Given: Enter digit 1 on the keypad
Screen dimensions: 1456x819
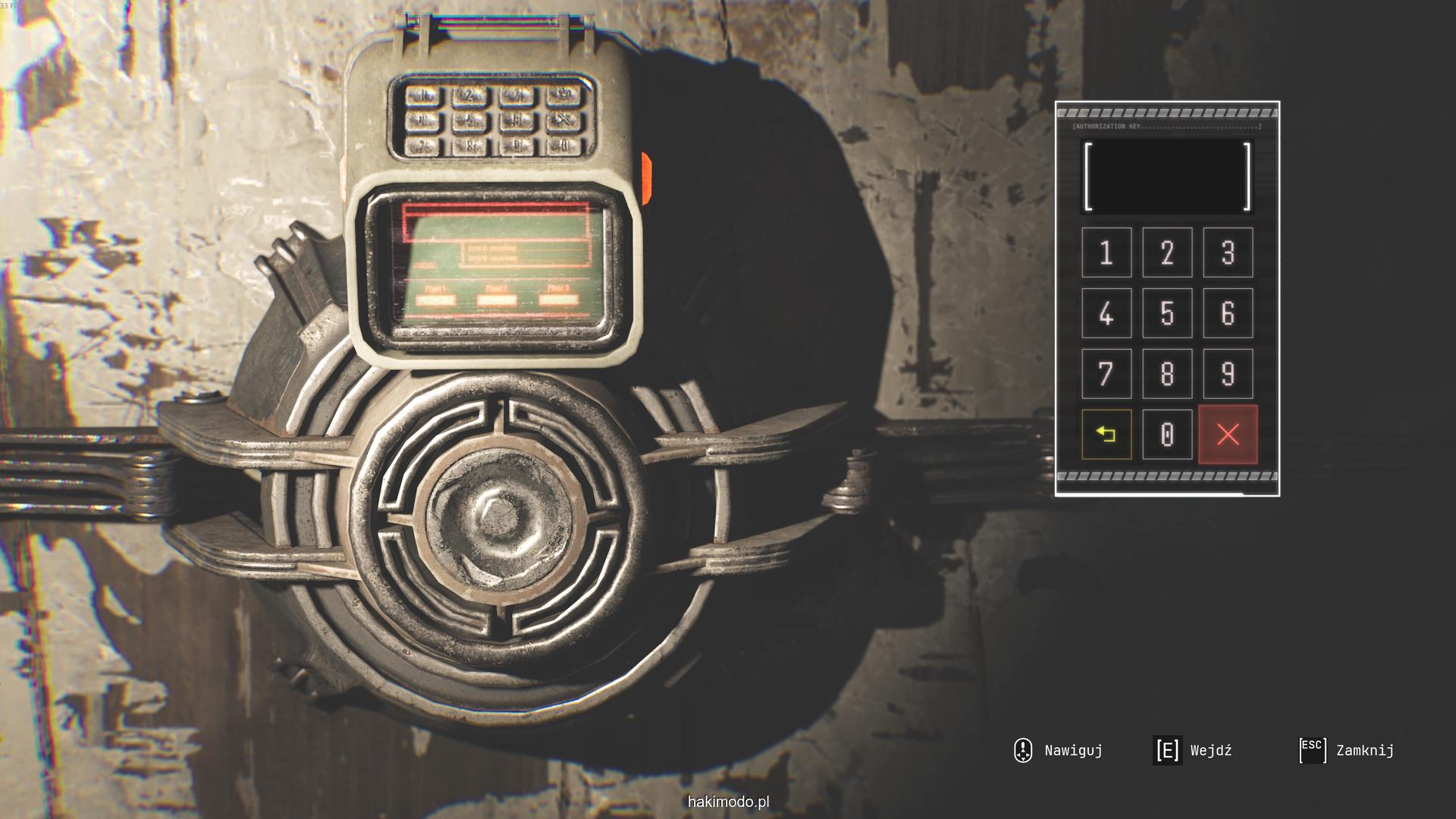Looking at the screenshot, I should [x=1106, y=253].
